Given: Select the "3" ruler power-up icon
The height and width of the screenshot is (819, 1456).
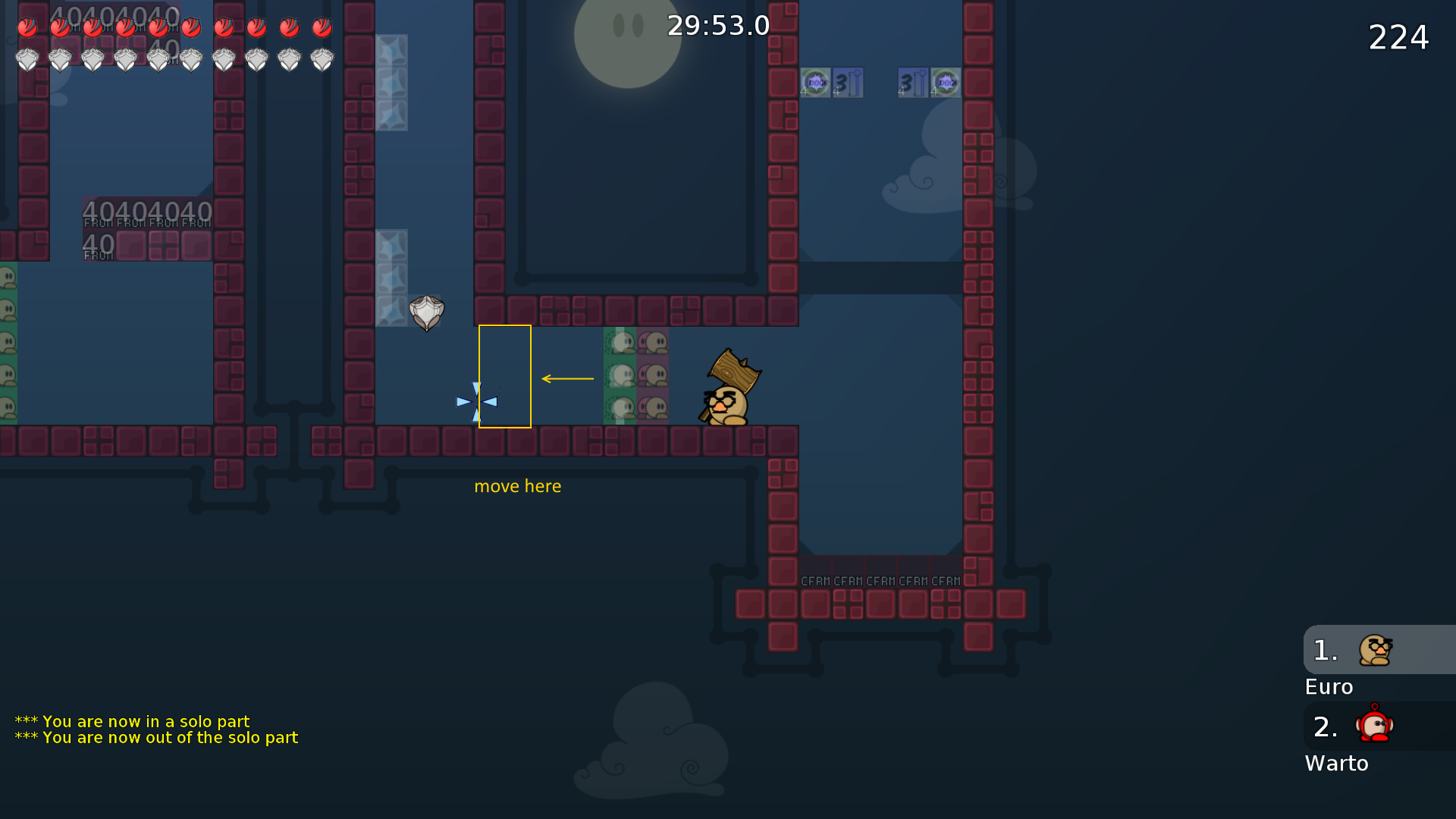Looking at the screenshot, I should [x=847, y=83].
